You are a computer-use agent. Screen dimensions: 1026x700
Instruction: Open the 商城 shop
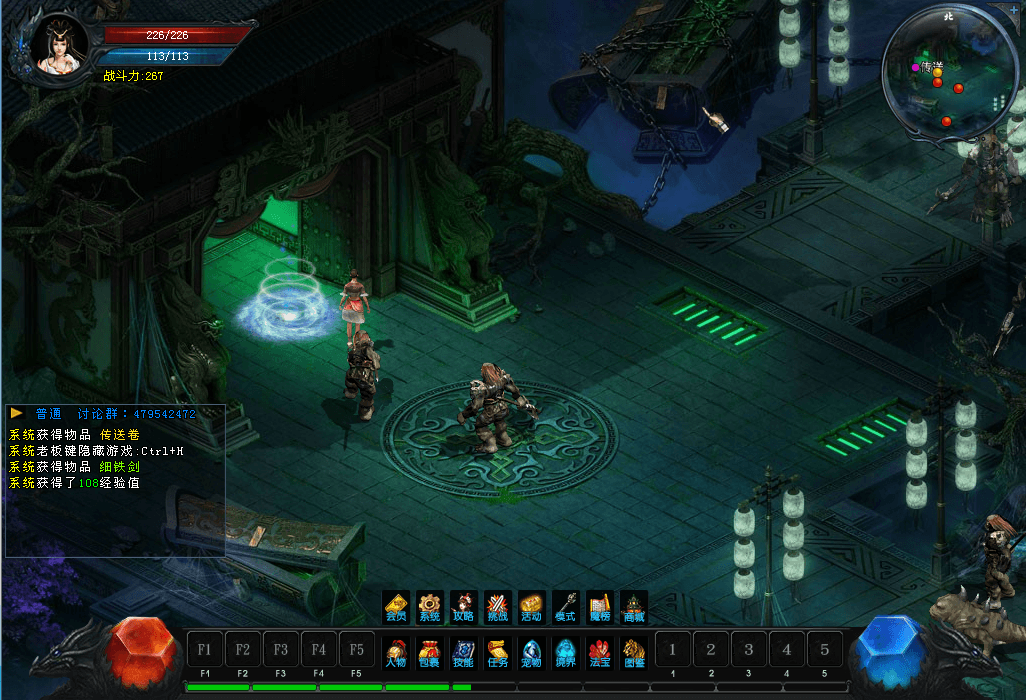[x=633, y=607]
